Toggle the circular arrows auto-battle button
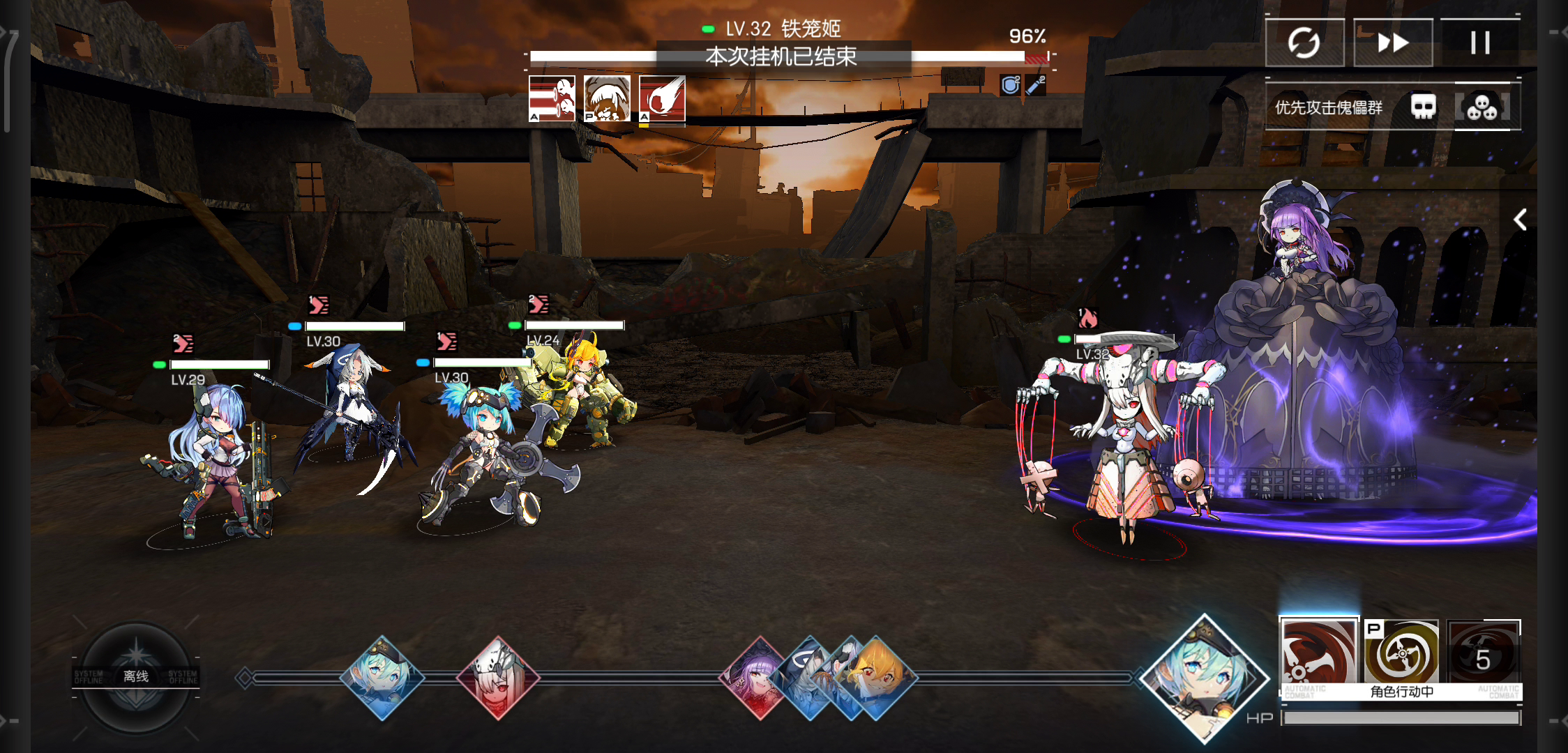Viewport: 1568px width, 753px height. click(1304, 43)
